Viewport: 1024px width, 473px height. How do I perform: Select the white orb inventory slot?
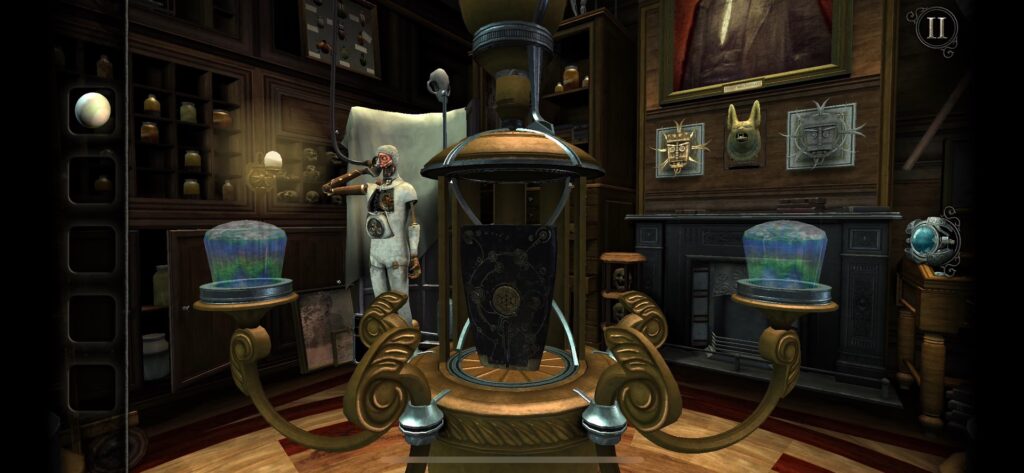[92, 109]
